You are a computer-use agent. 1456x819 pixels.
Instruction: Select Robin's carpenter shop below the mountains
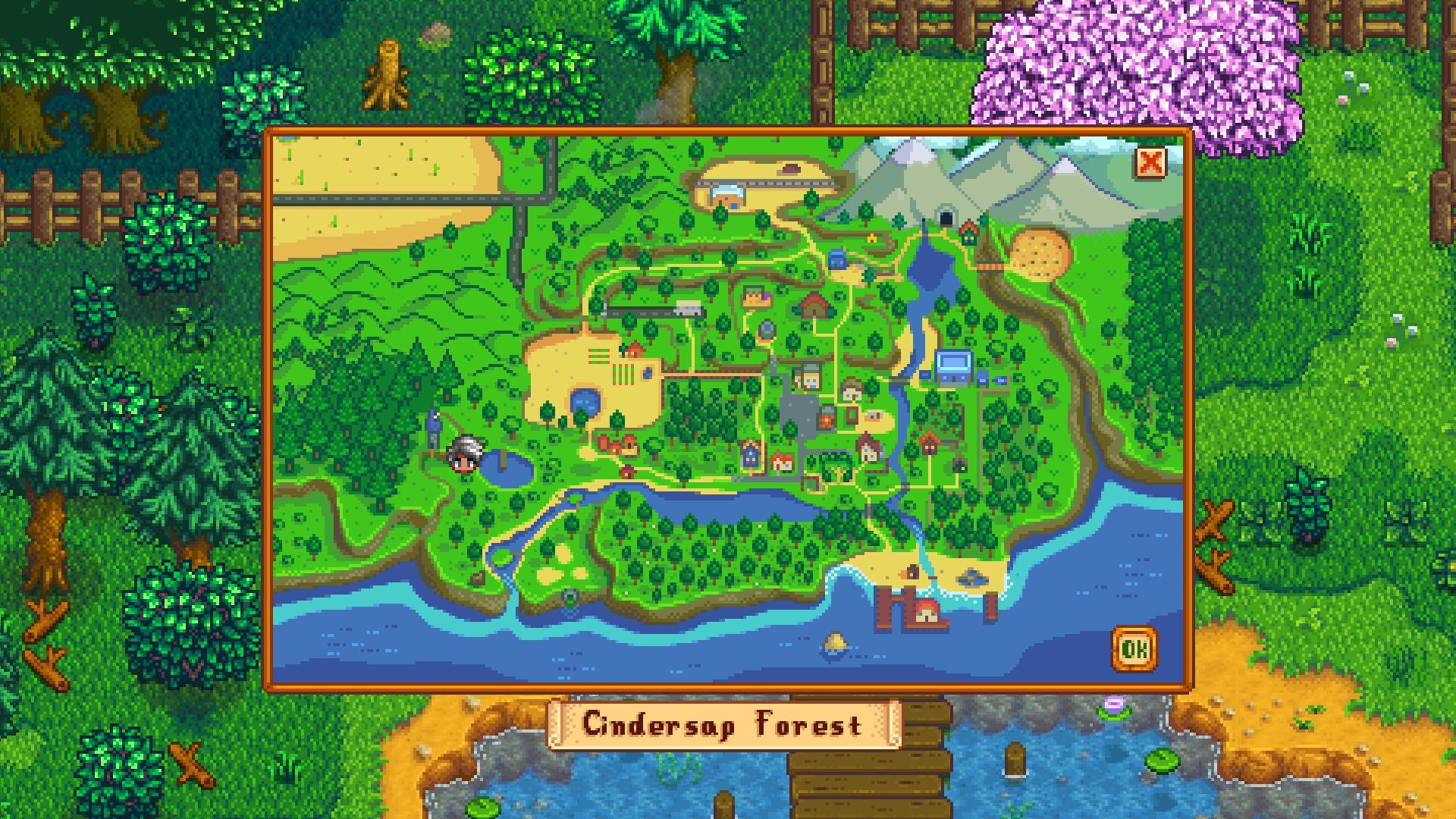tap(814, 306)
